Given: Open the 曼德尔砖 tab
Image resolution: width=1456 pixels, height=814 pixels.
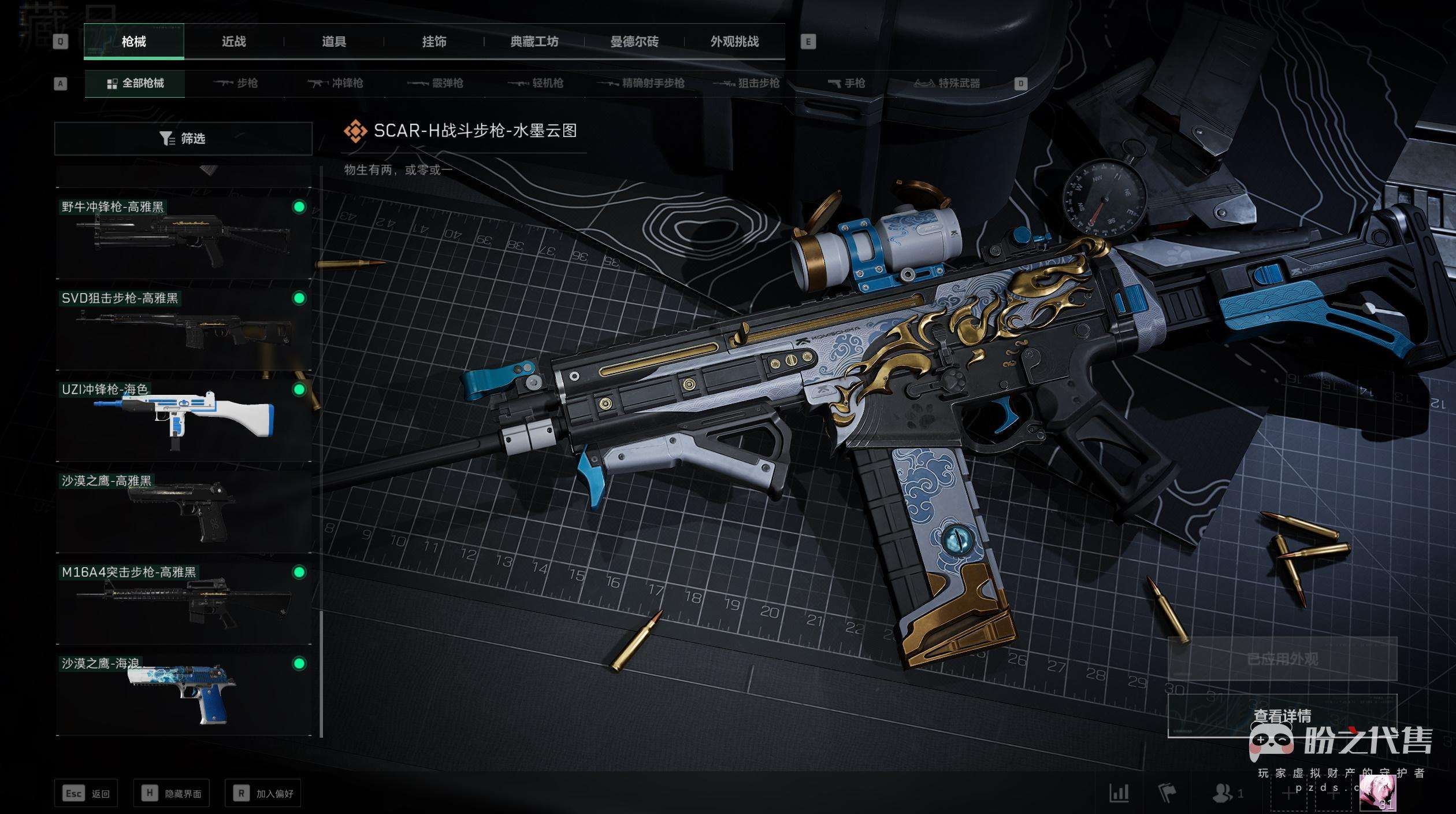Looking at the screenshot, I should pos(634,42).
